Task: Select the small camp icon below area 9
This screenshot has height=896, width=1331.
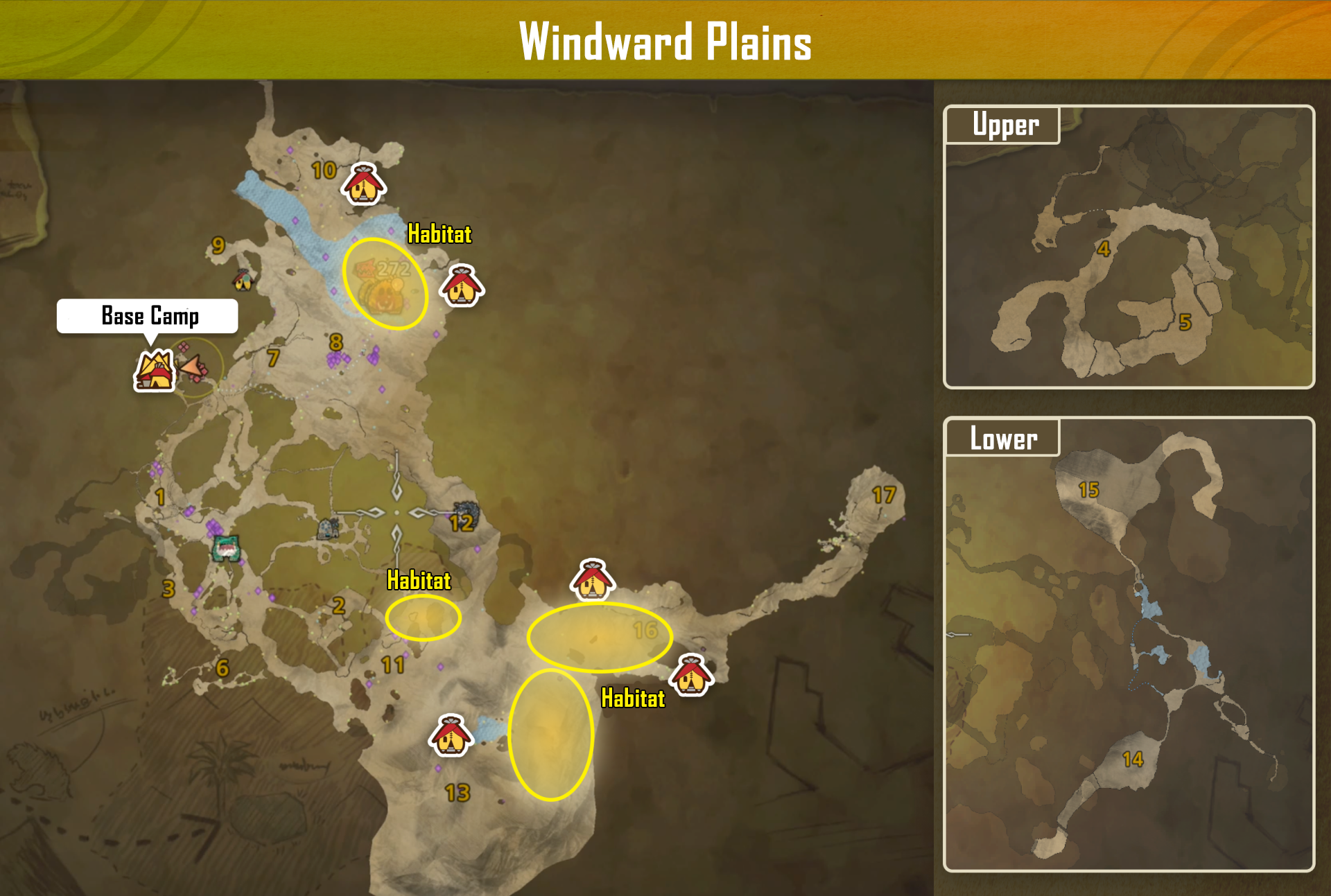Action: click(x=243, y=279)
